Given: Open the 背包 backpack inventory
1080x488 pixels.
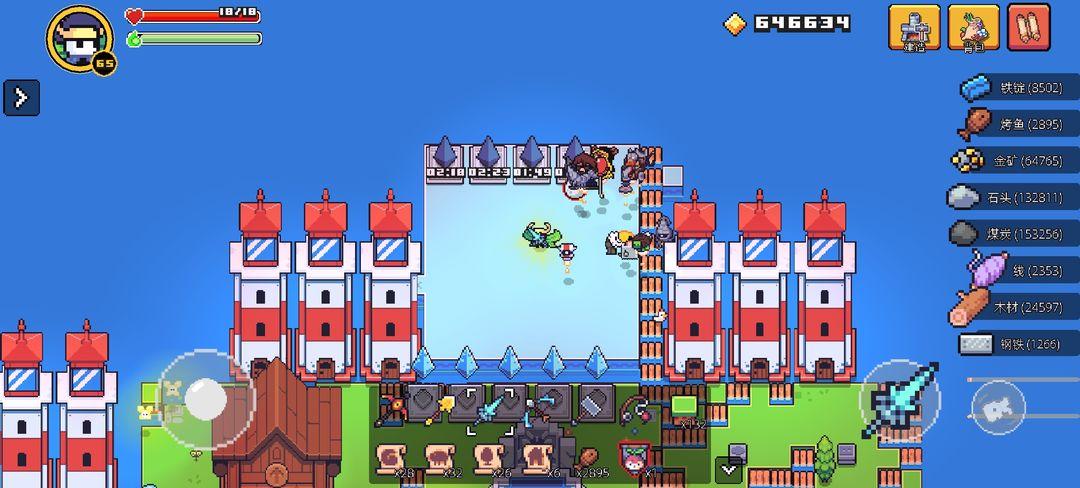Looking at the screenshot, I should [x=973, y=27].
